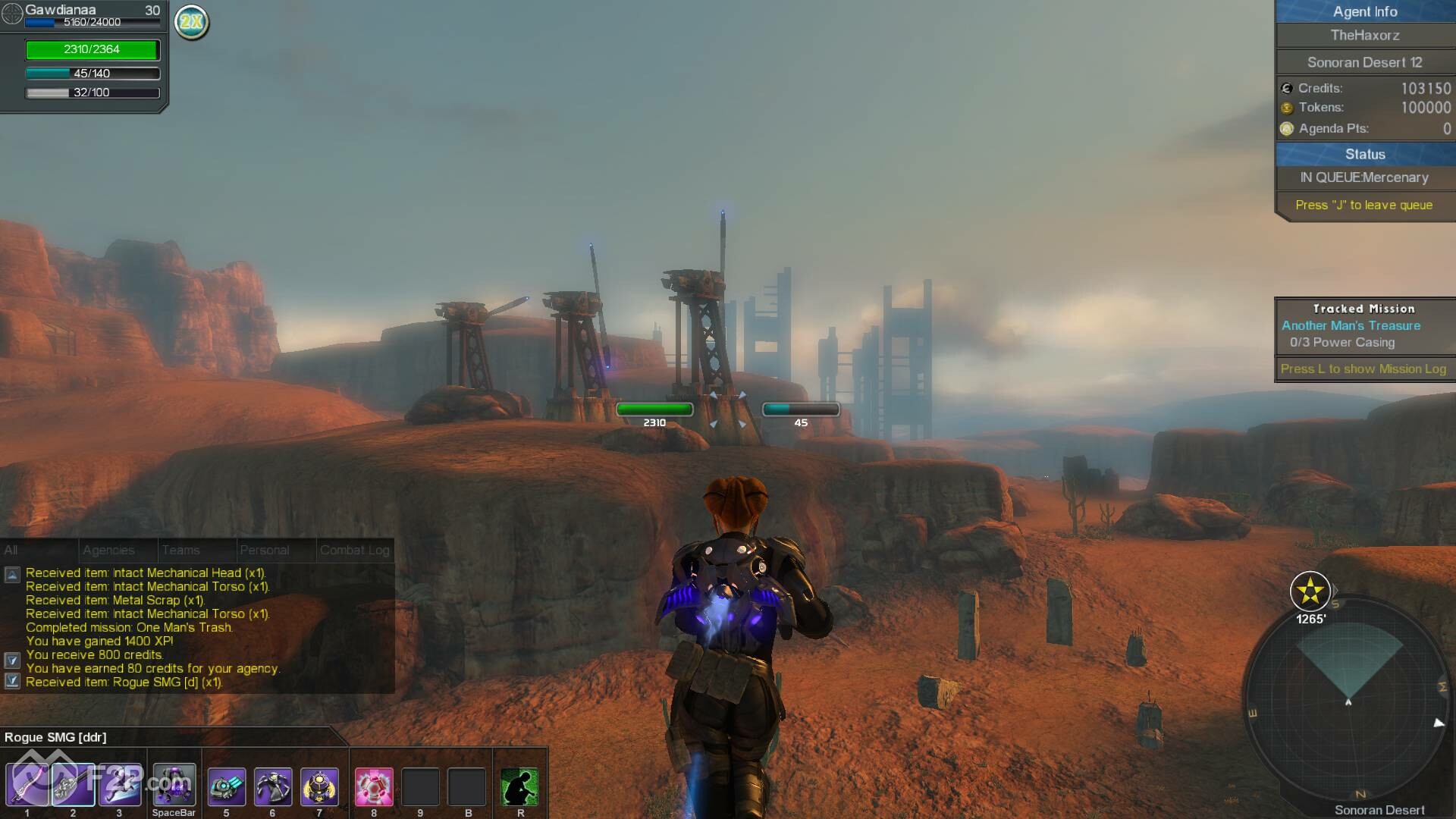The image size is (1456, 819).
Task: Switch to the All chat tab
Action: tap(11, 551)
